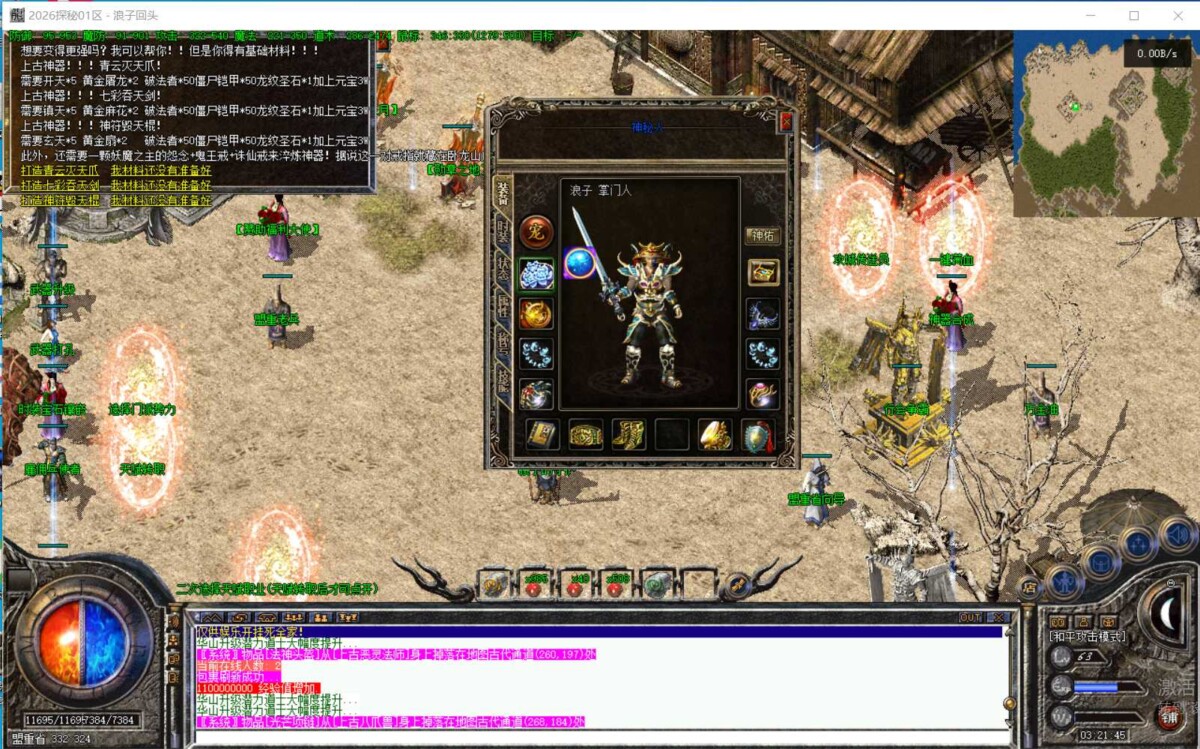Select the round 宠 pet icon
Screen dimensions: 1200x749
(x=536, y=231)
